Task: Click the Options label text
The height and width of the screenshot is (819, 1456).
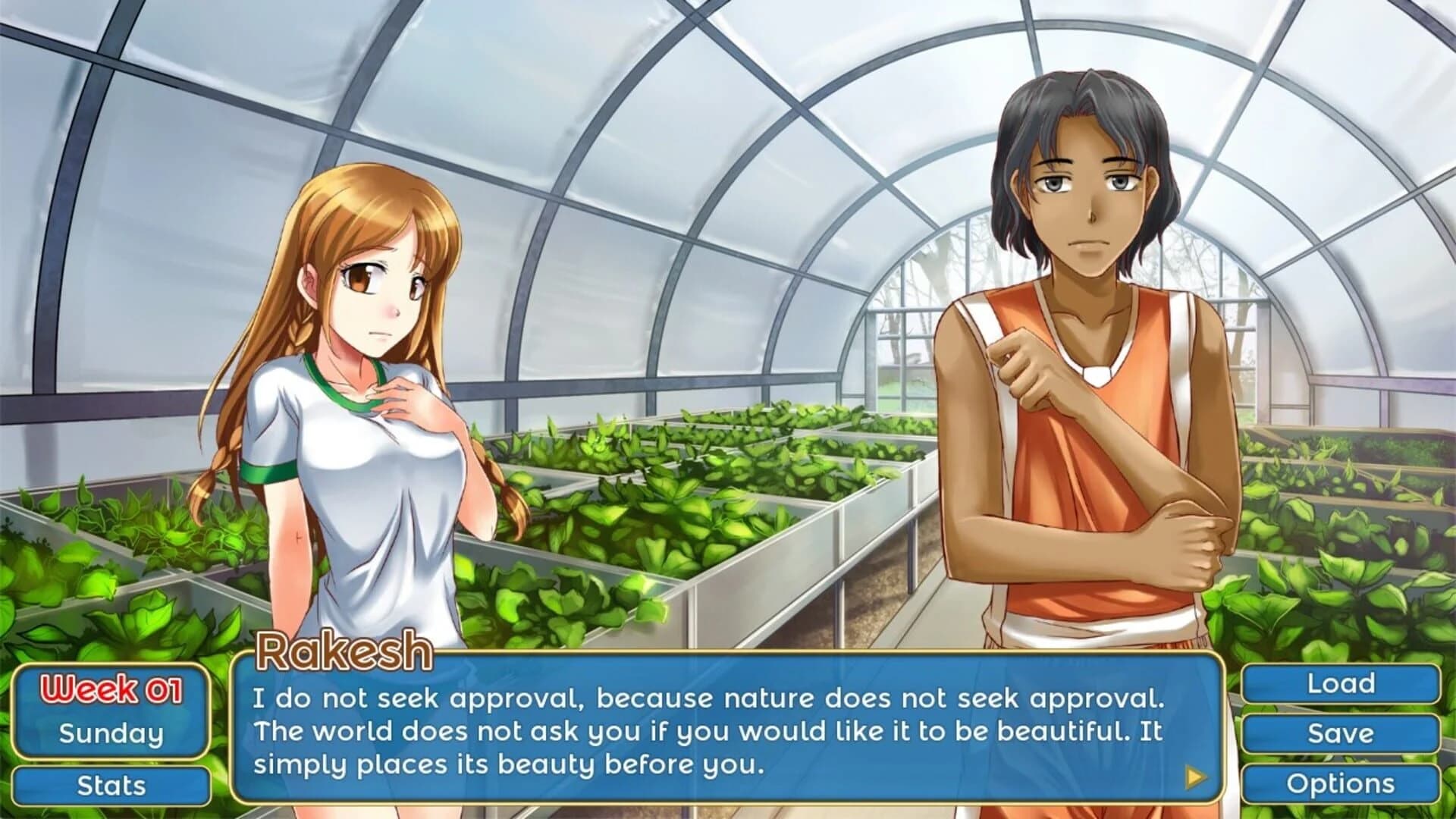Action: point(1341,783)
